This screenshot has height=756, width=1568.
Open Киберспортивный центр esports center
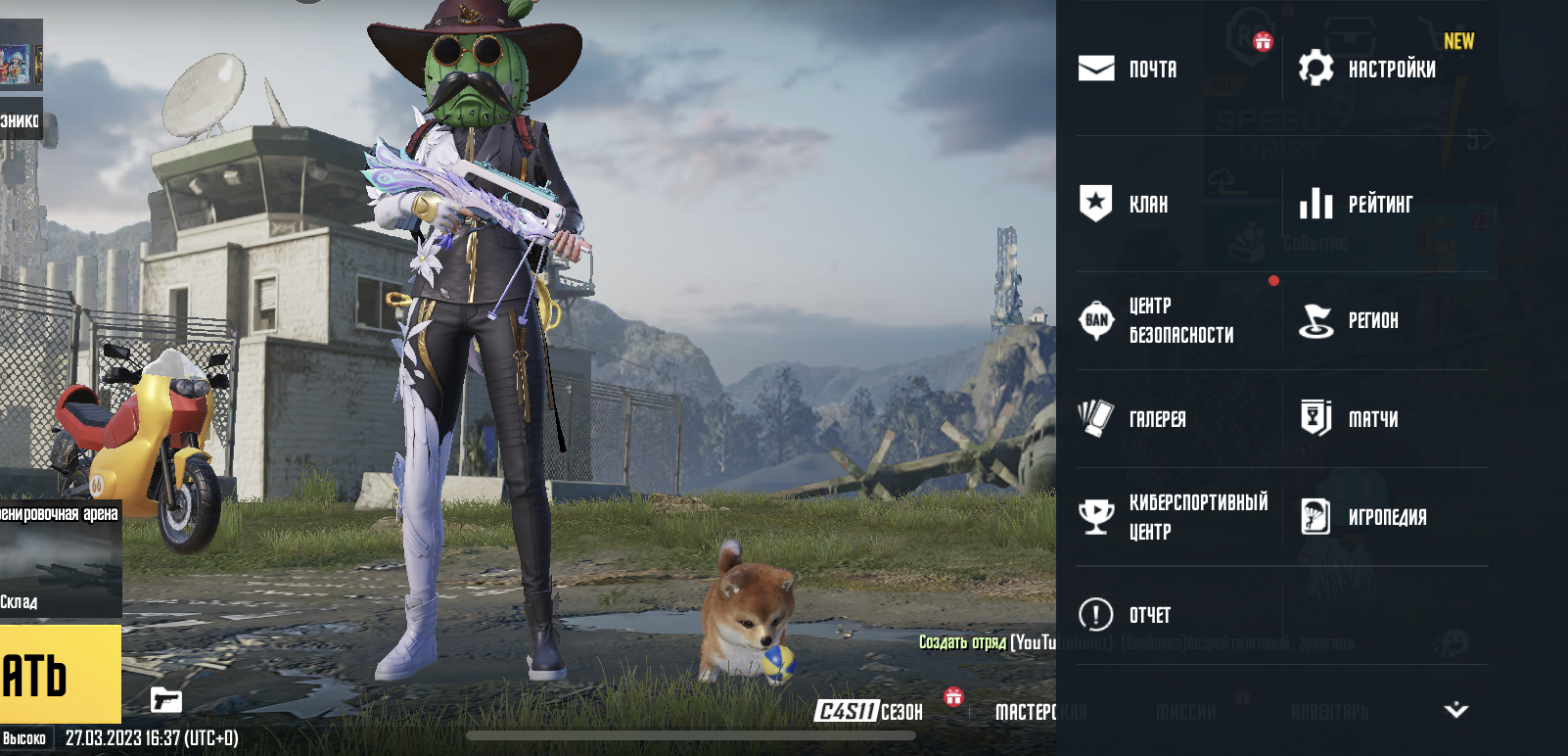pos(1173,516)
